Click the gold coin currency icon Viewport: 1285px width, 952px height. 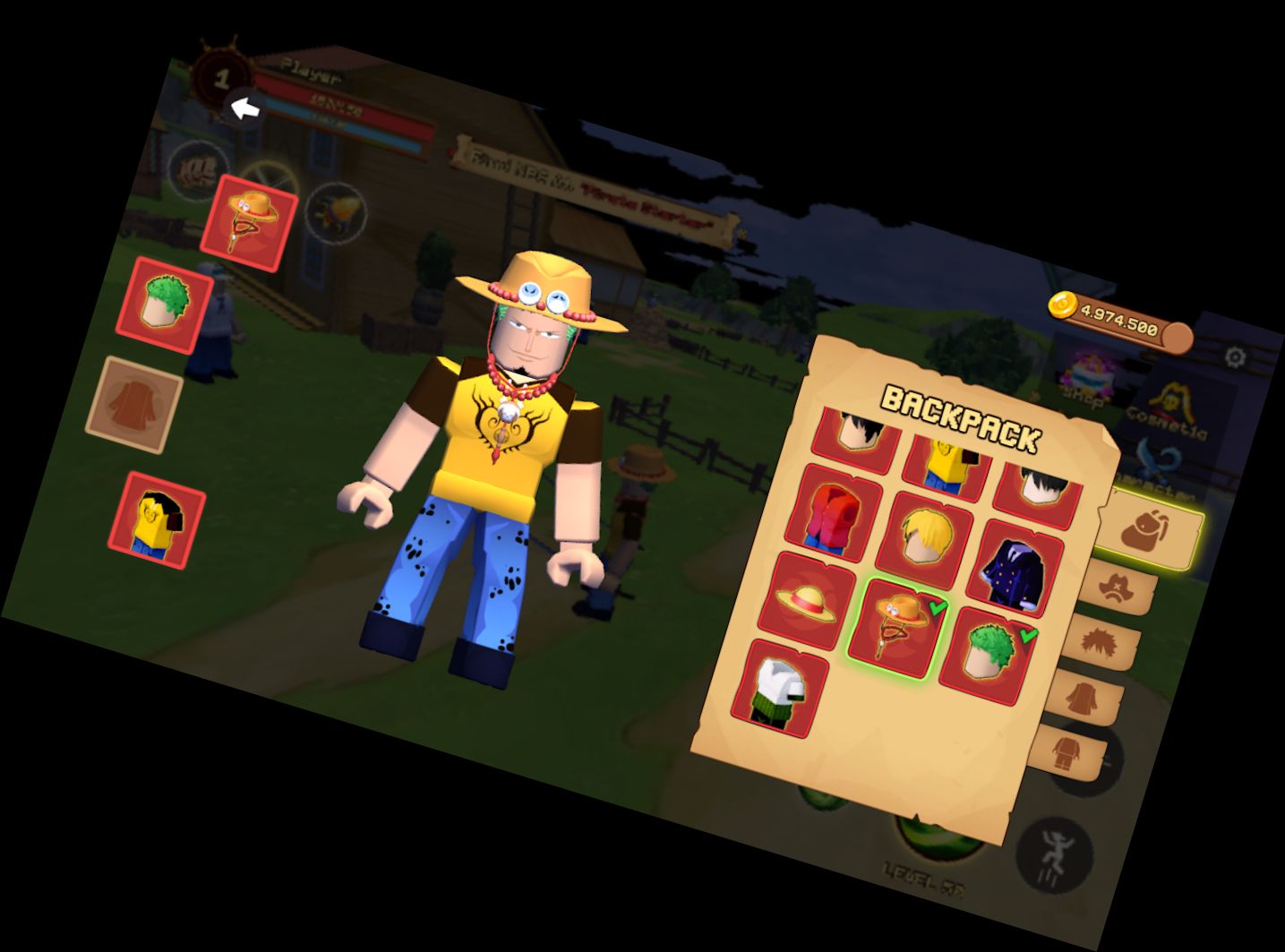point(1061,304)
